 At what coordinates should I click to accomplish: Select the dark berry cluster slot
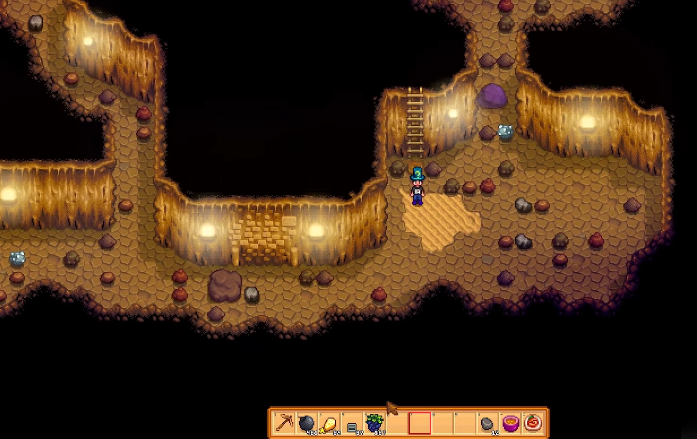tap(374, 423)
